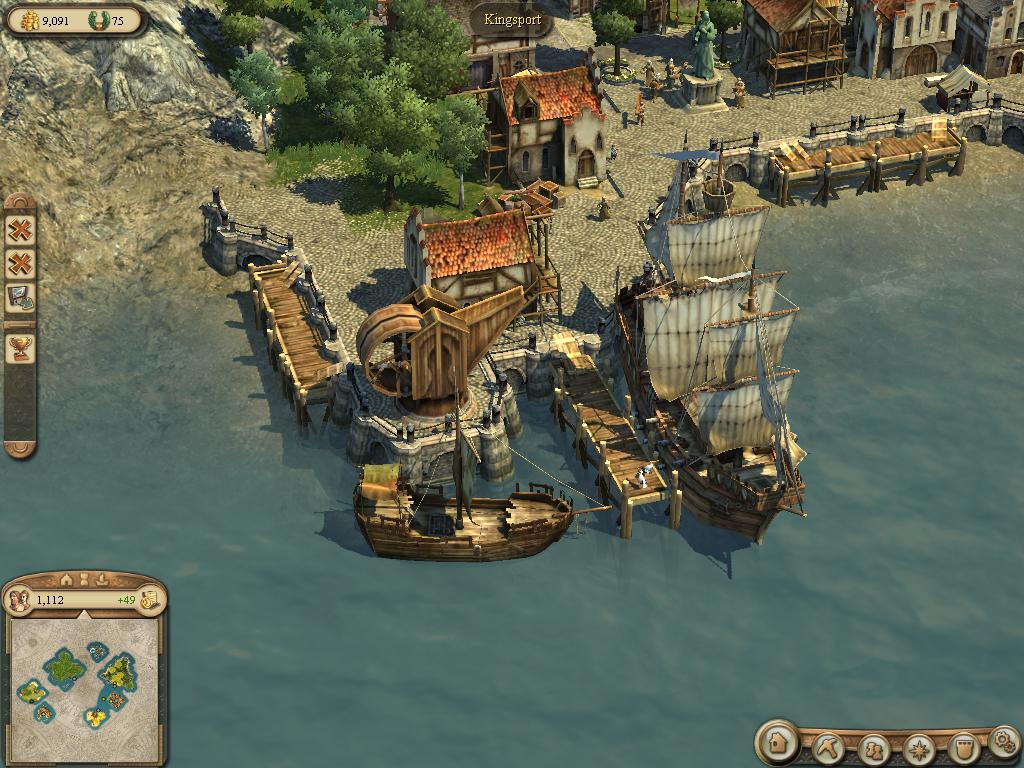Select the pickaxe demolish tool
The image size is (1024, 768).
pyautogui.click(x=827, y=746)
